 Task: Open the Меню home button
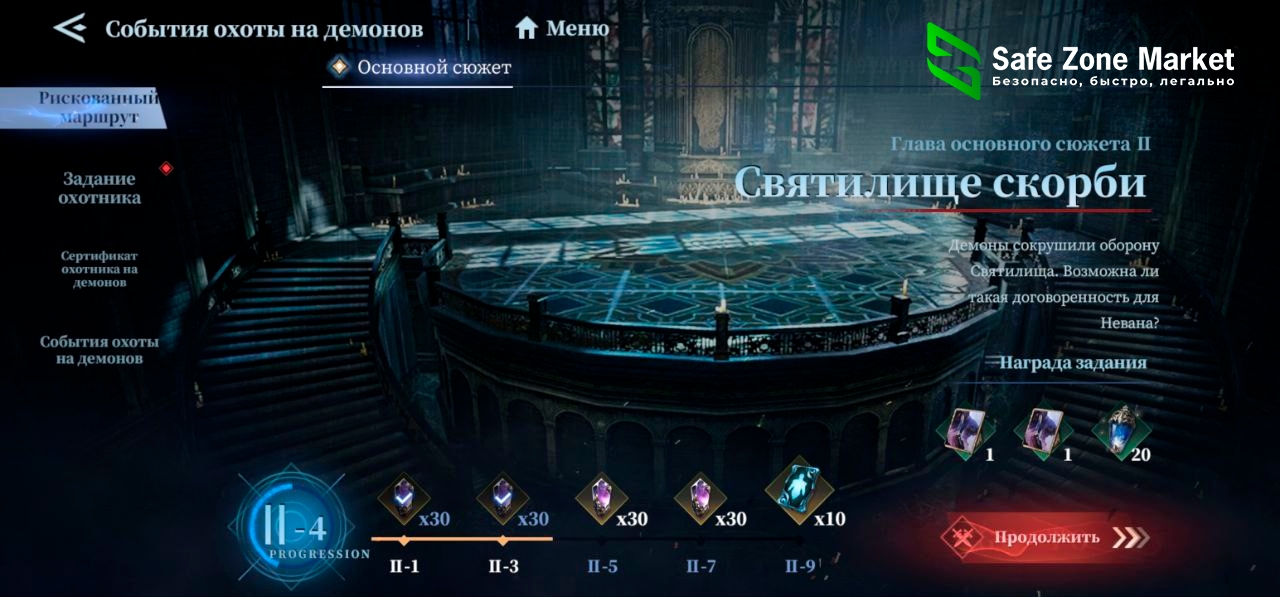(561, 28)
